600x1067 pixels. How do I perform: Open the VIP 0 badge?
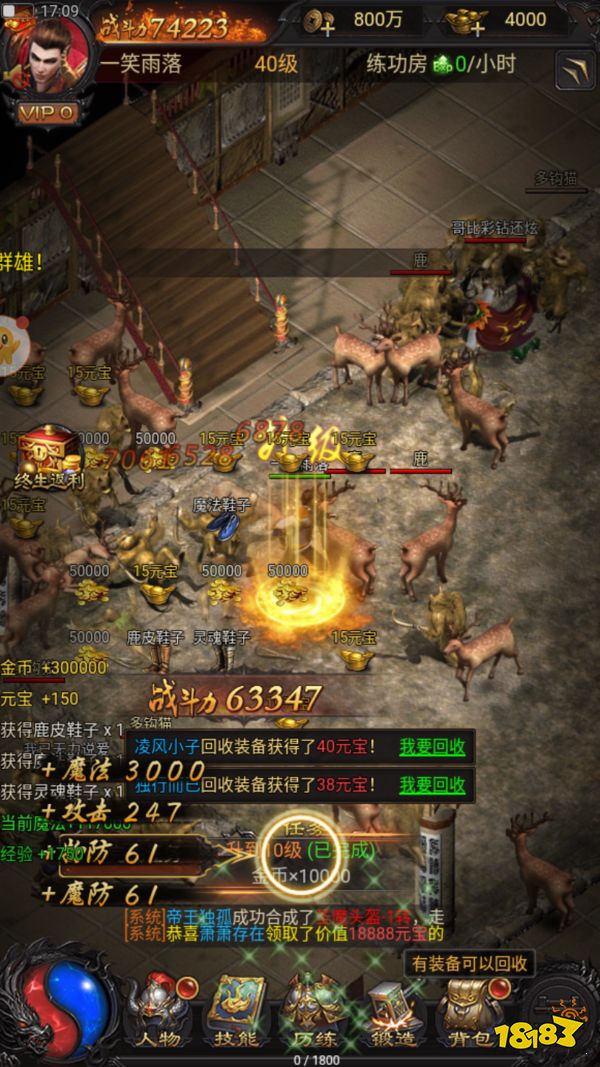coord(47,112)
